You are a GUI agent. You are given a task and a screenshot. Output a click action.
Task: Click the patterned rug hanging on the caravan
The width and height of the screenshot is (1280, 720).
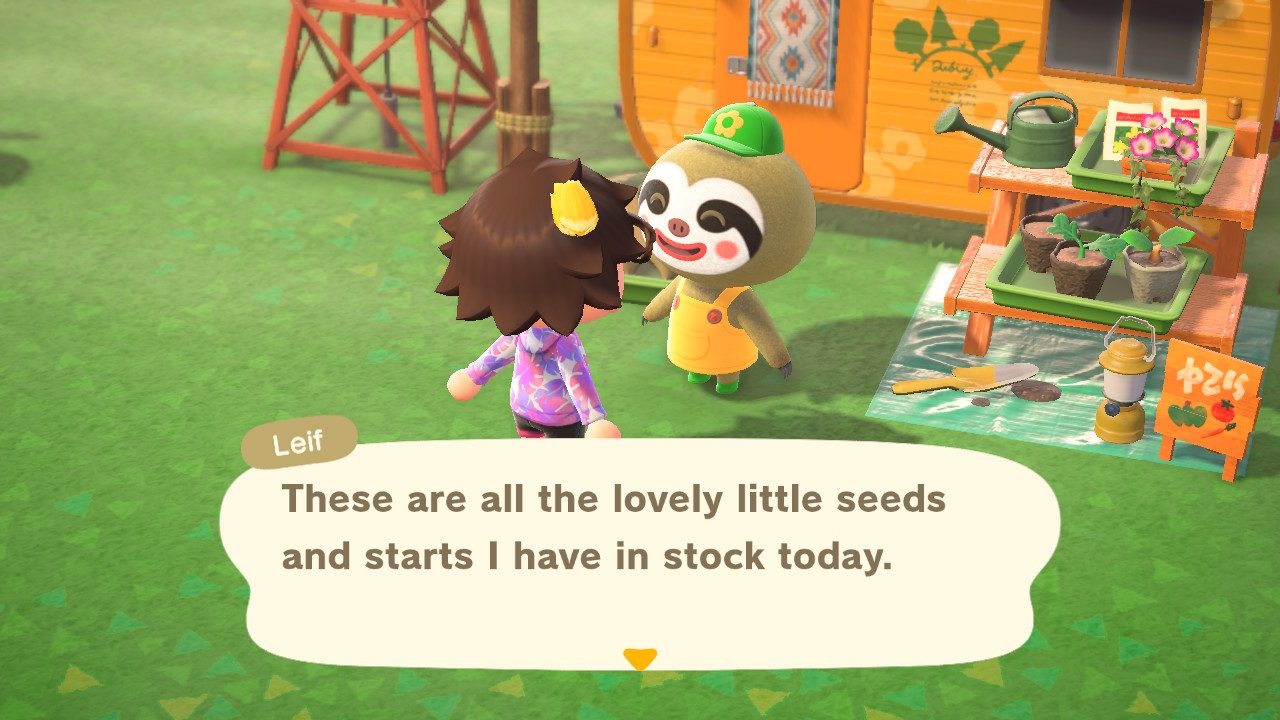click(x=789, y=47)
